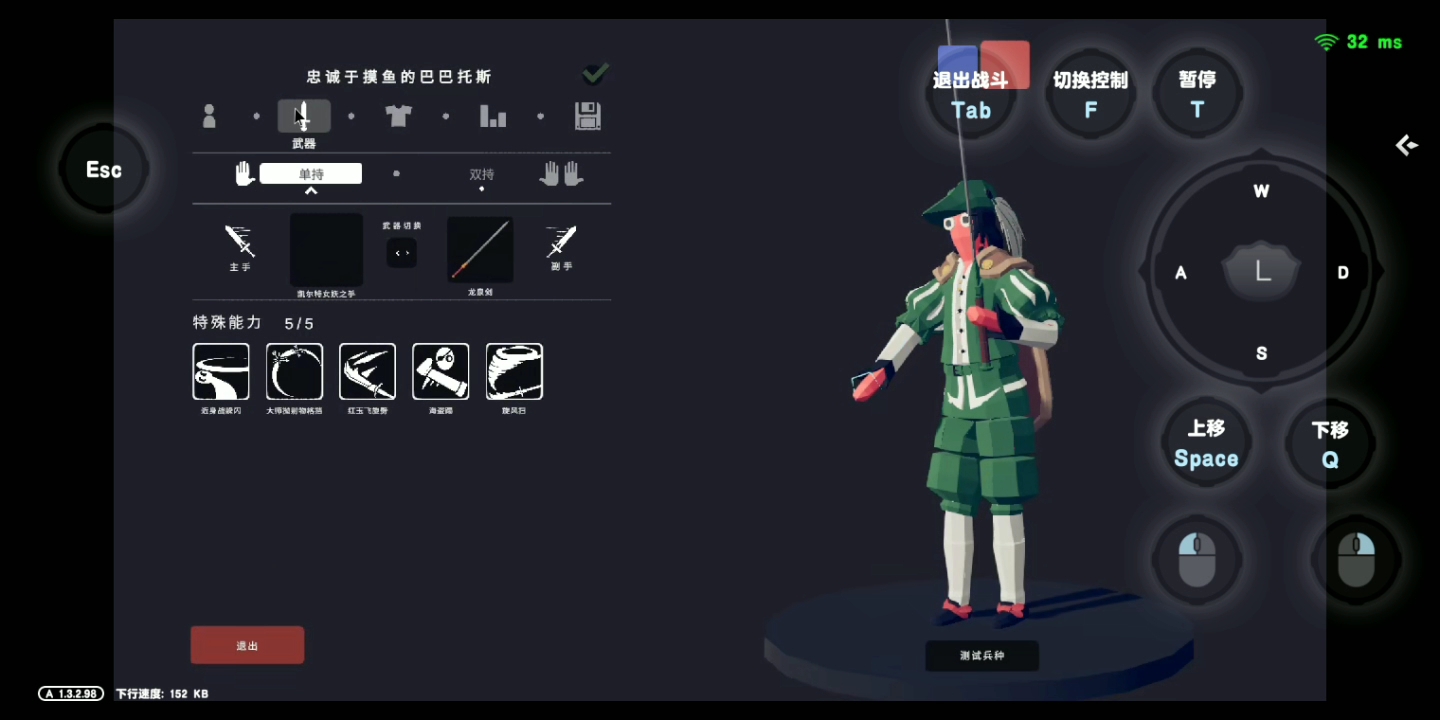Click the 测试兵种 test unit button

[x=982, y=656]
